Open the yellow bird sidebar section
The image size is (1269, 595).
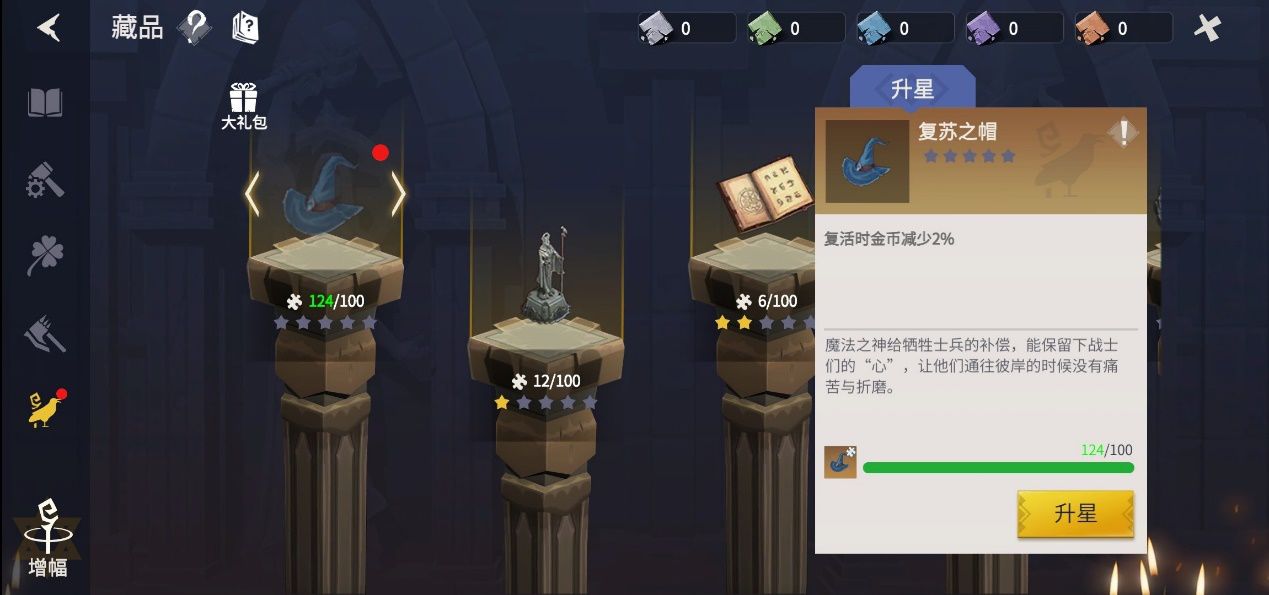pyautogui.click(x=45, y=409)
